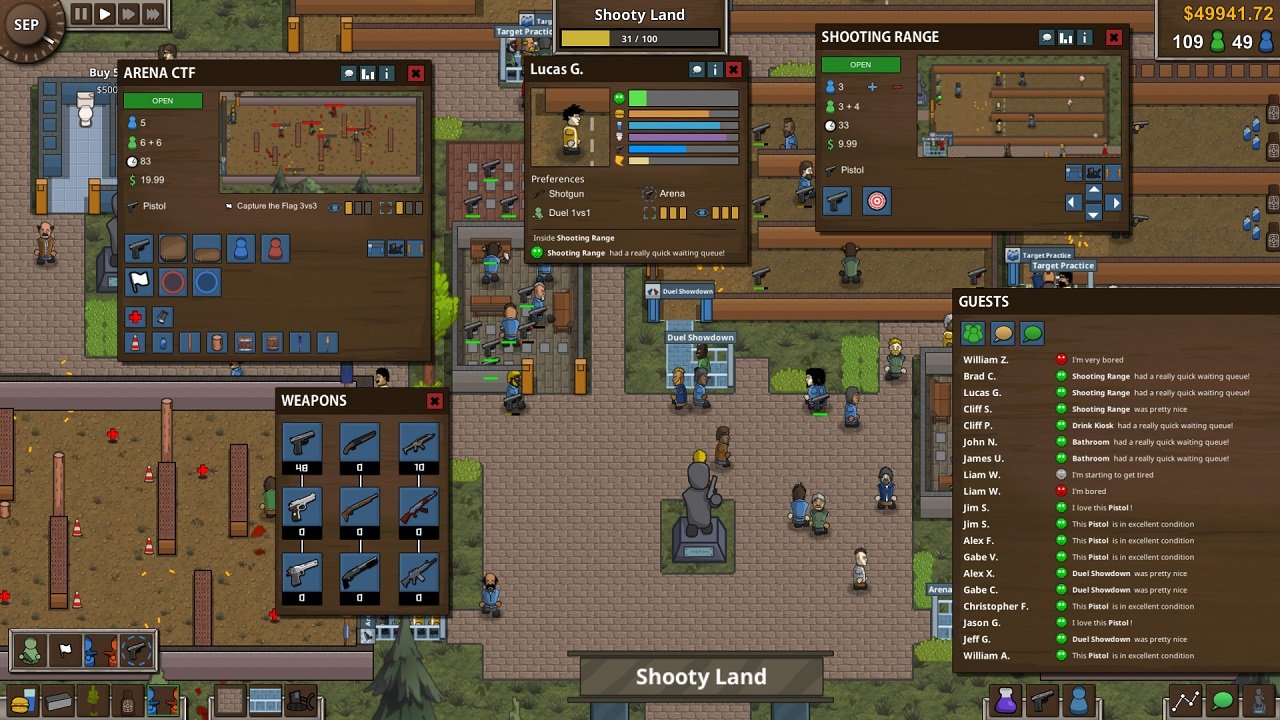Select the Pistol weapon slot in Arena CTF
This screenshot has height=720, width=1280.
[x=139, y=249]
